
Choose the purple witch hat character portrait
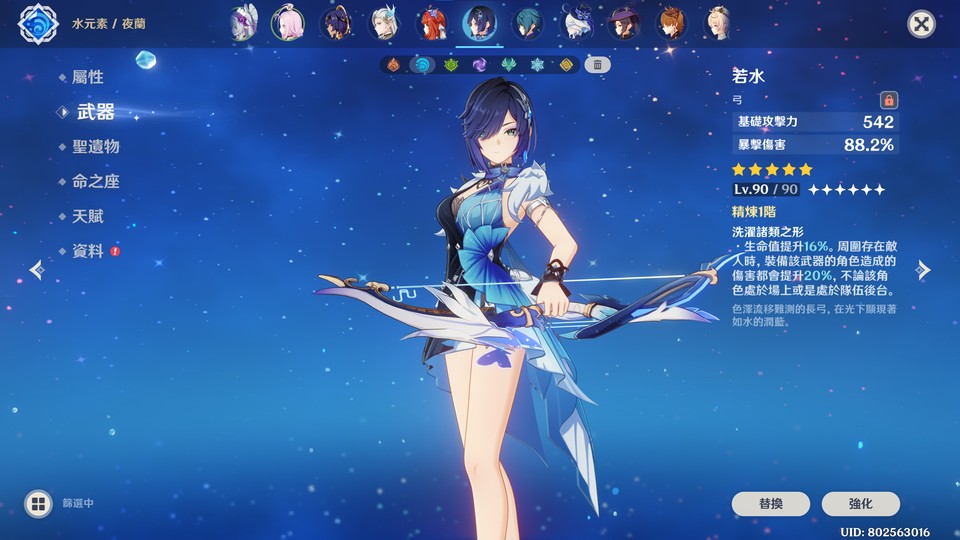pos(624,23)
